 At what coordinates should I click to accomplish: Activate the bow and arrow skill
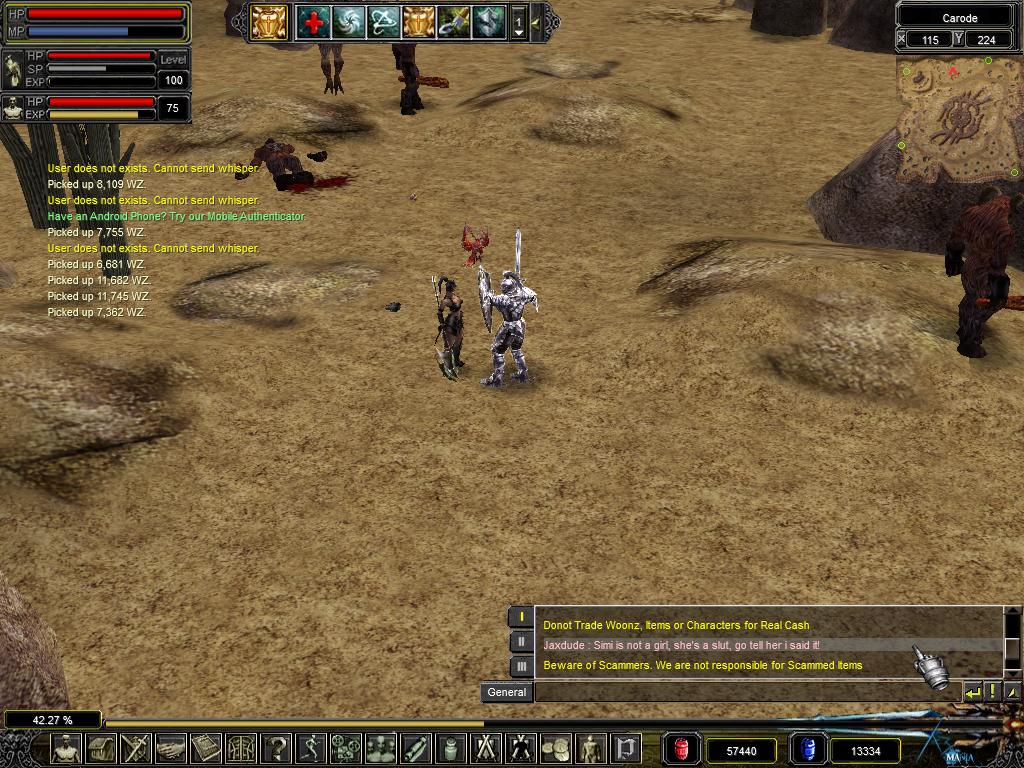coord(383,22)
